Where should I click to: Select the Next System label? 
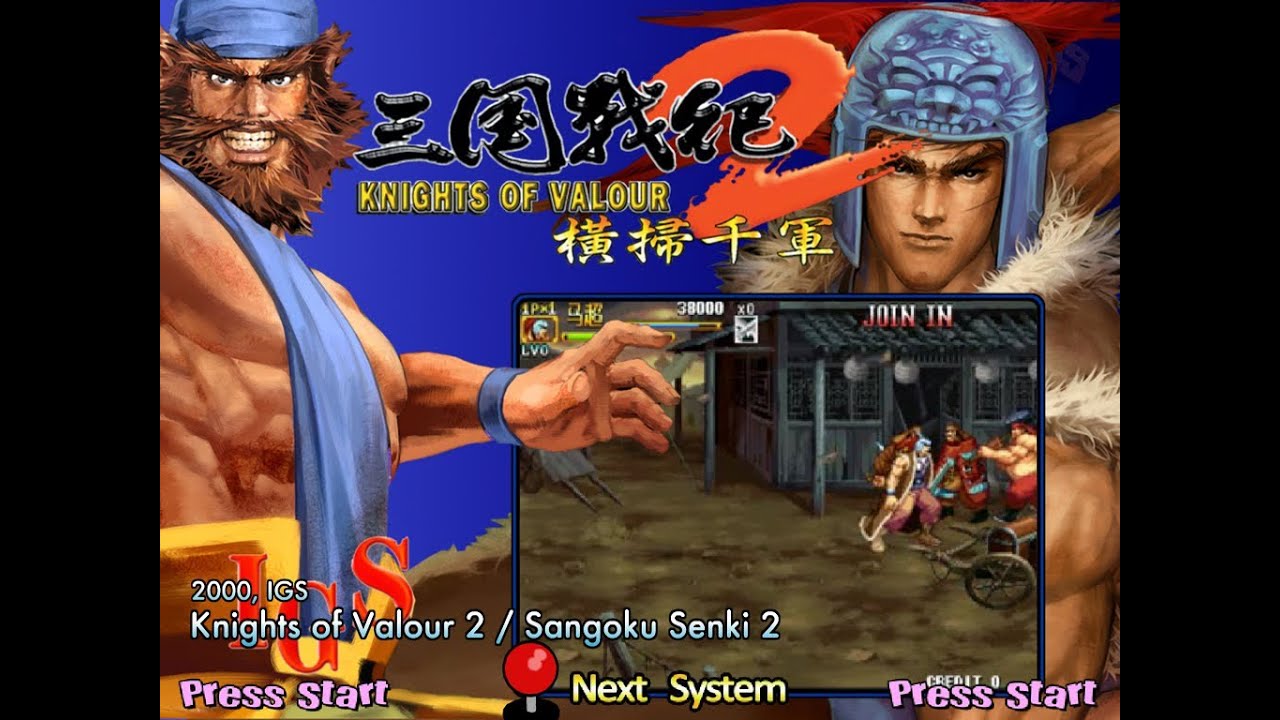point(678,689)
